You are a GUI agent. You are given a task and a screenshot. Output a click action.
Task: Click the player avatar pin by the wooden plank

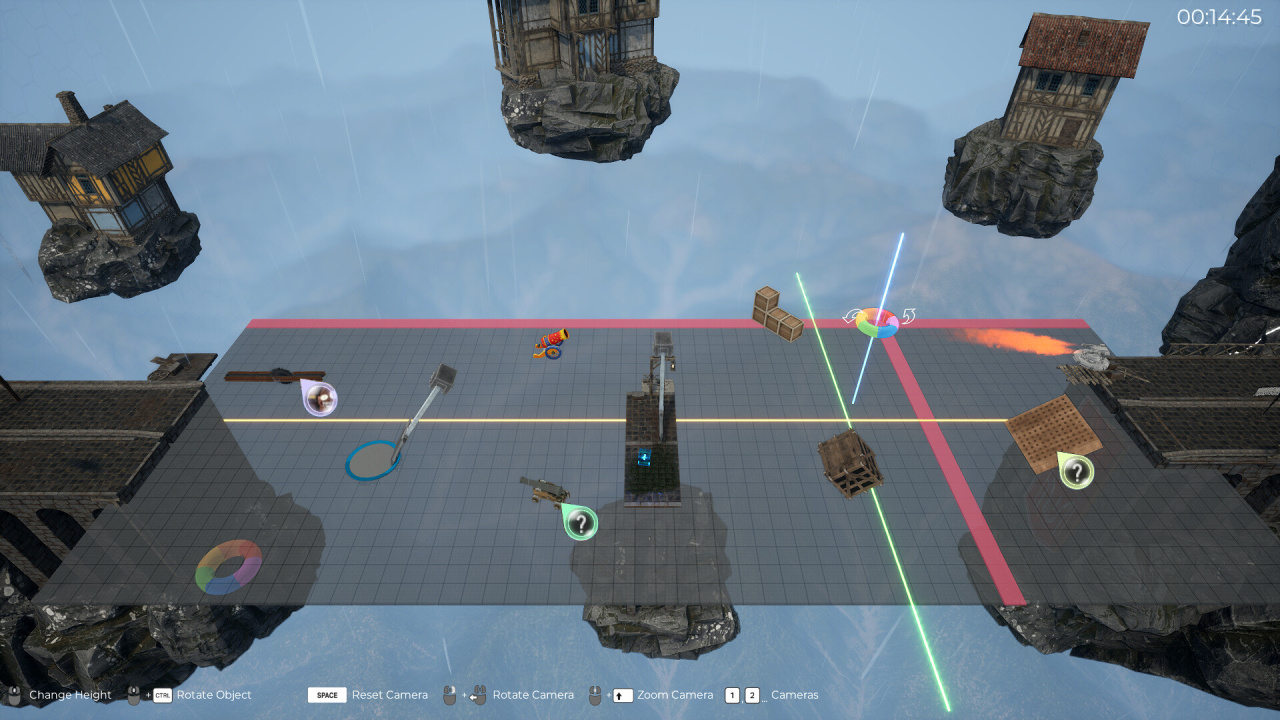coord(321,399)
